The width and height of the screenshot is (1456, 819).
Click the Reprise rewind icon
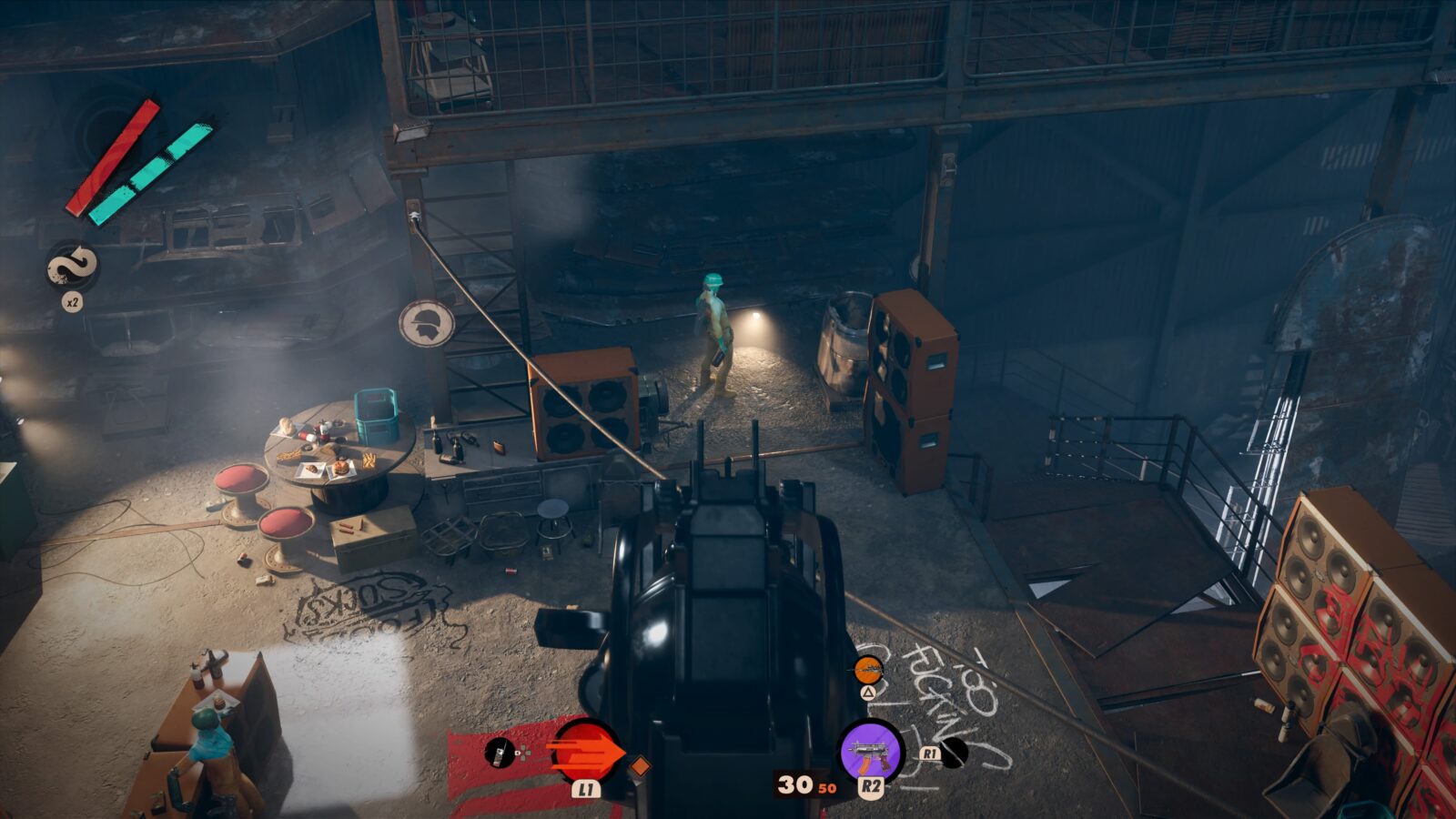coord(72,266)
